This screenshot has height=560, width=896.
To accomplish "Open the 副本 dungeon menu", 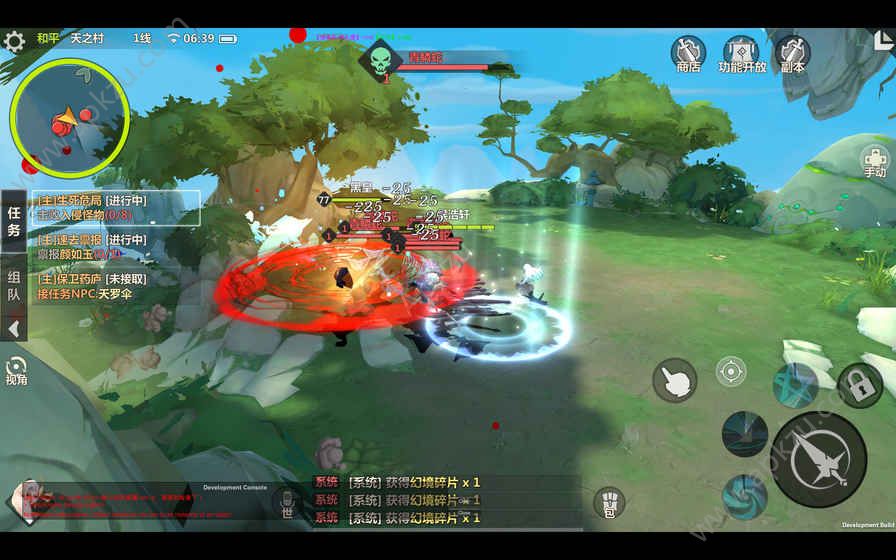I will coord(793,54).
